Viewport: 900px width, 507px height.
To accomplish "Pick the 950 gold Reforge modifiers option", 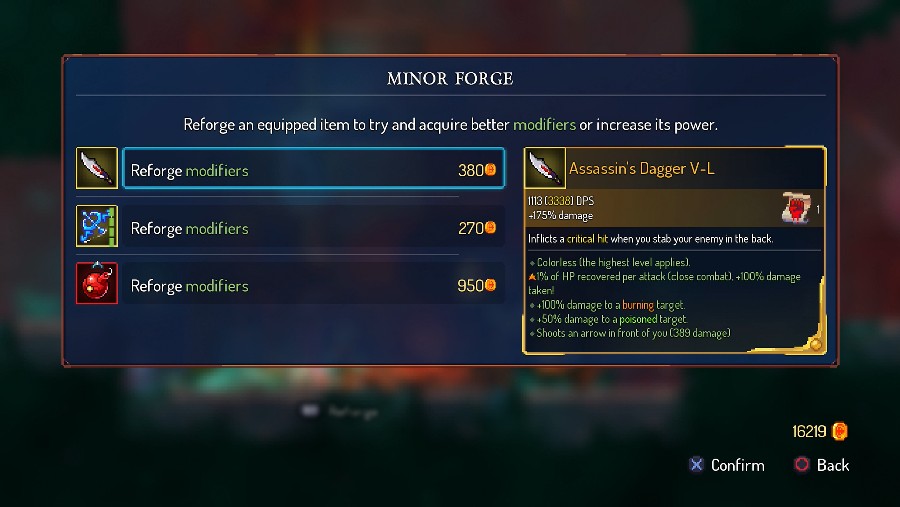I will pos(313,286).
